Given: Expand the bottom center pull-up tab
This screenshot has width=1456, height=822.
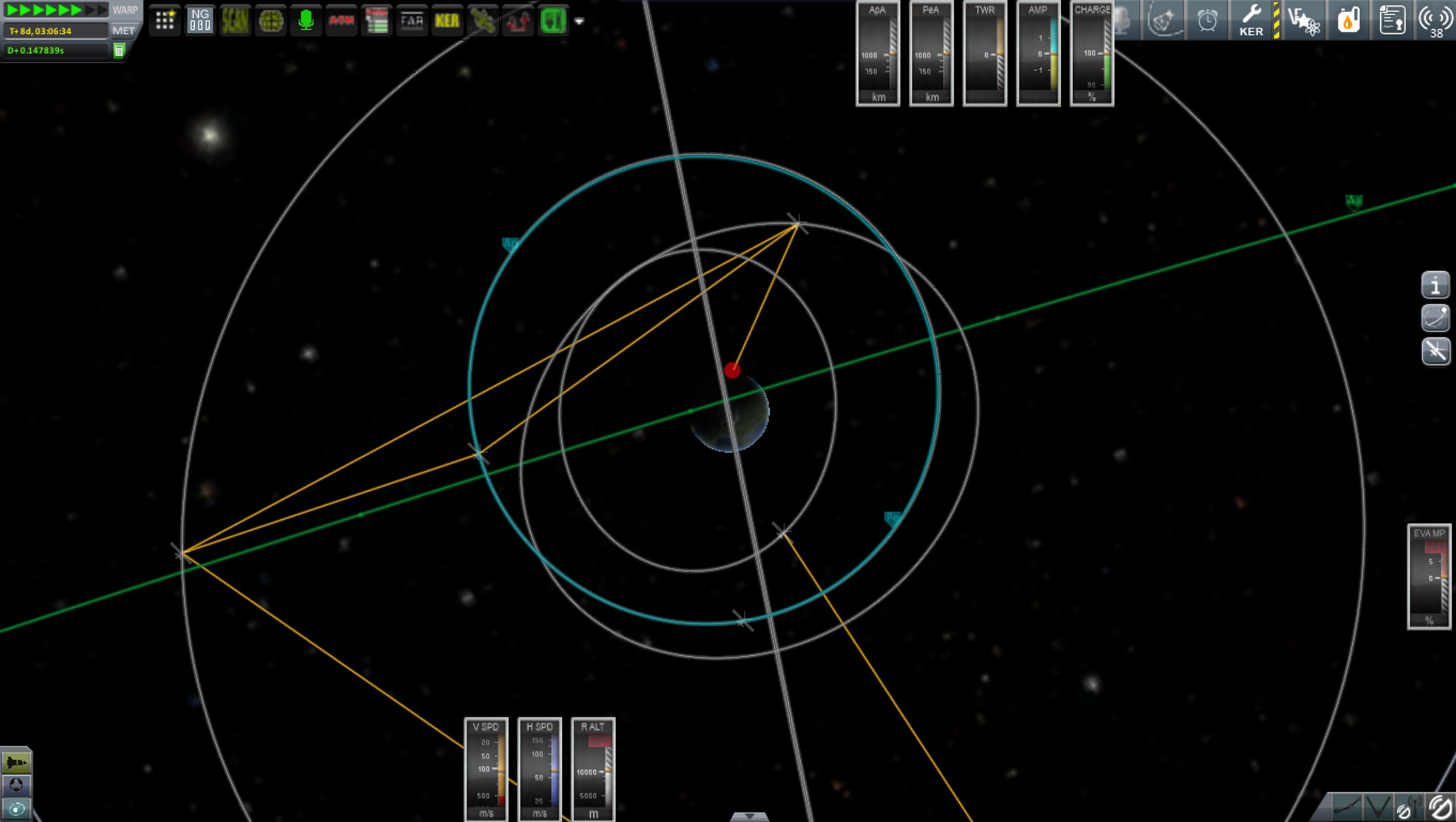Looking at the screenshot, I should [x=749, y=817].
